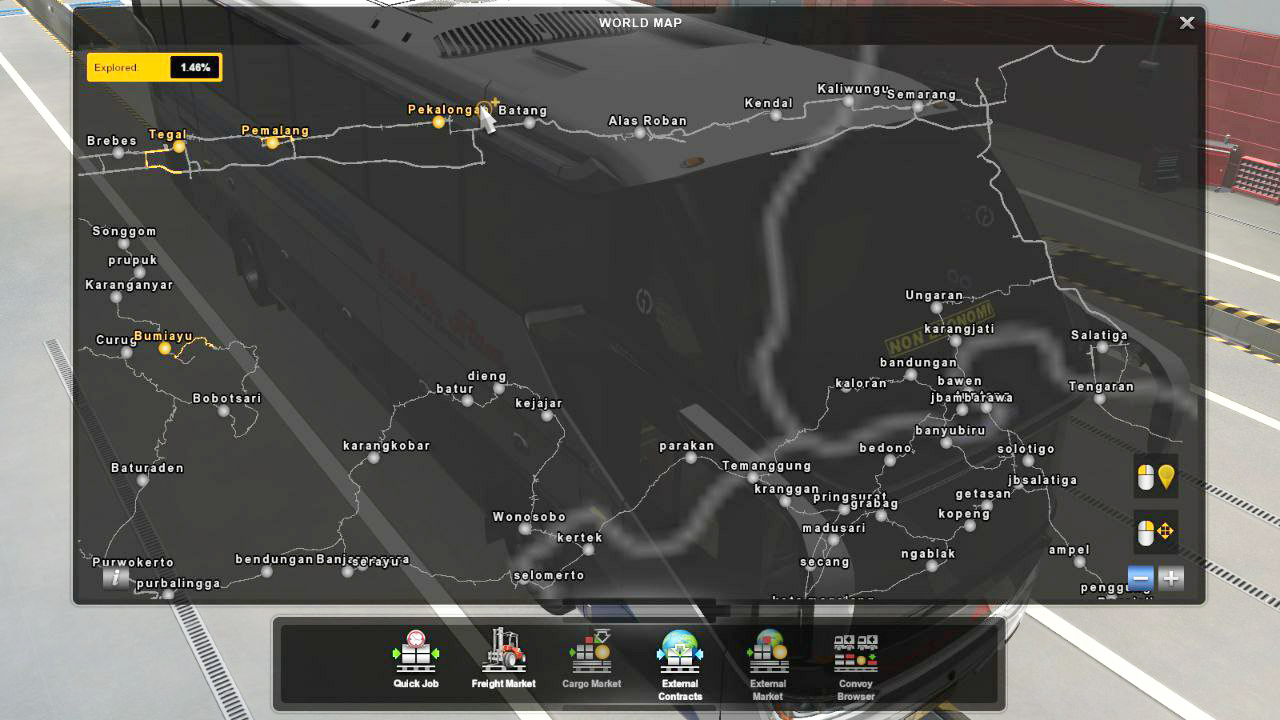Viewport: 1280px width, 720px height.
Task: Click the map info icon bottom left
Action: tap(115, 578)
